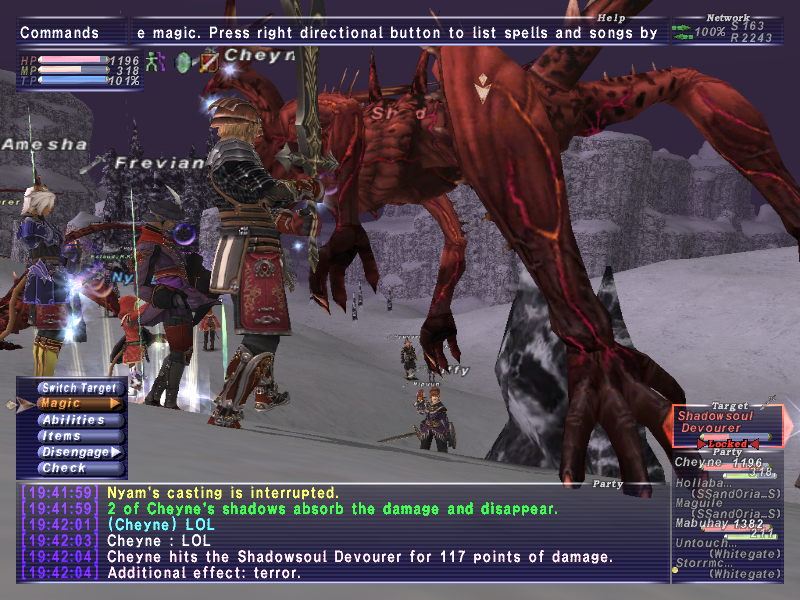Open the Magic command

[80, 404]
